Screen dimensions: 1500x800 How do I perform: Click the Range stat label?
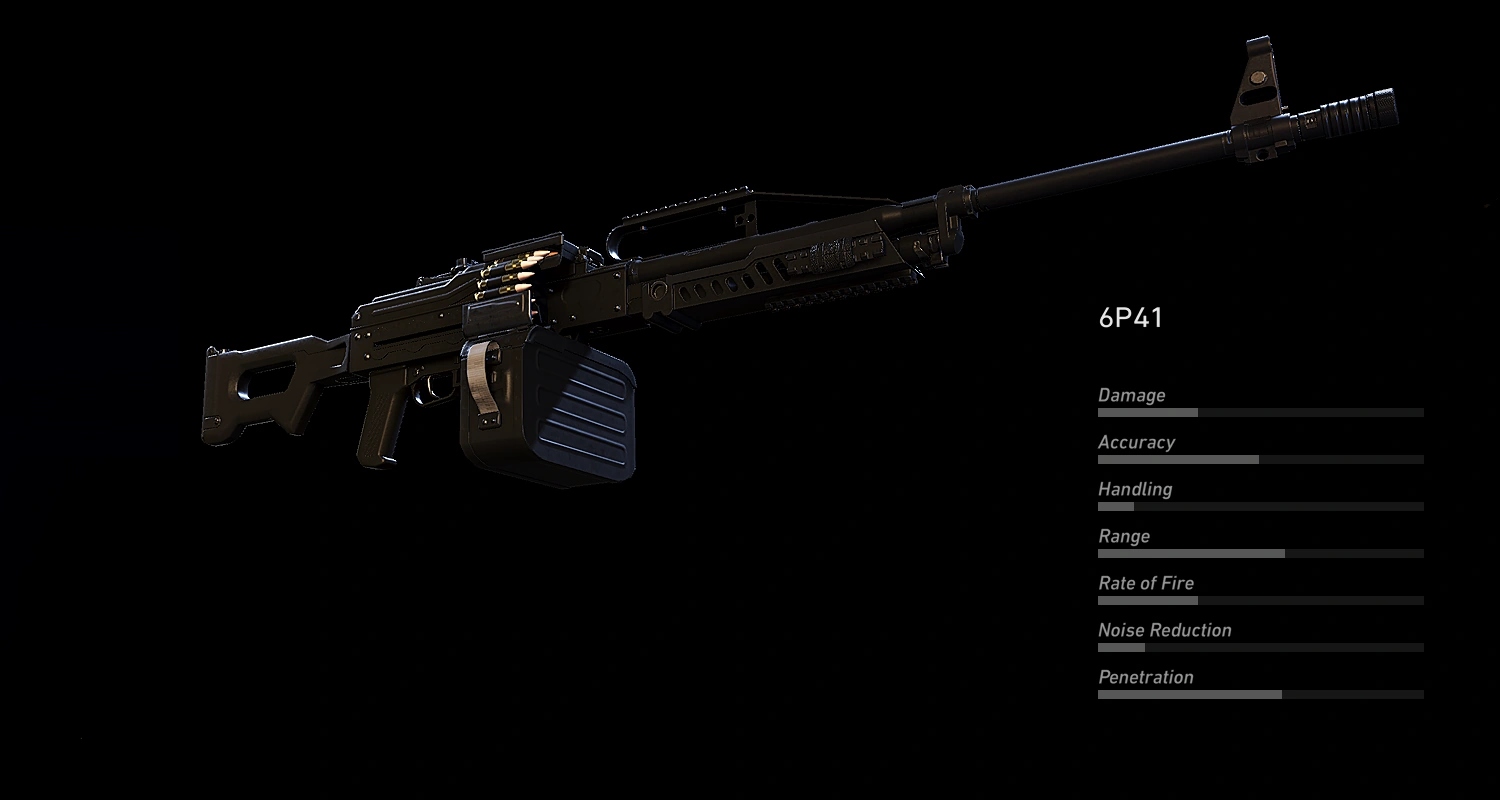click(x=1123, y=536)
